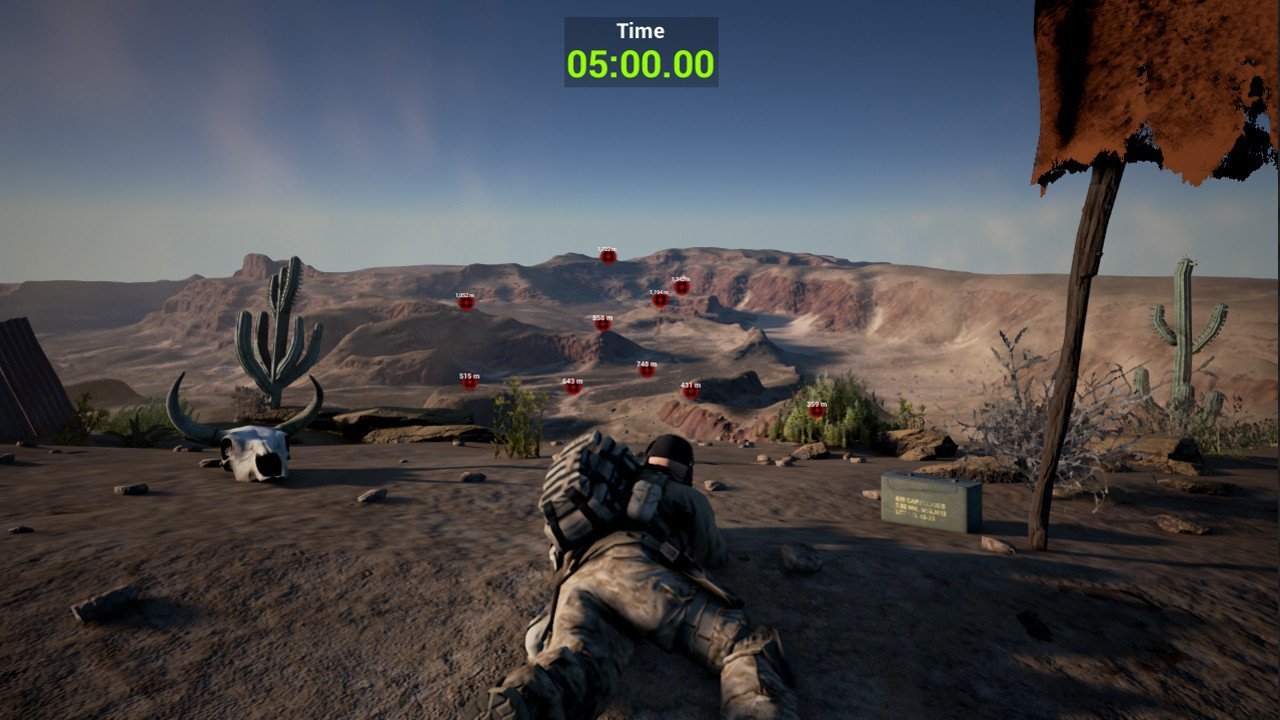Click the 431 m target marker
Viewport: 1280px width, 720px height.
(691, 392)
